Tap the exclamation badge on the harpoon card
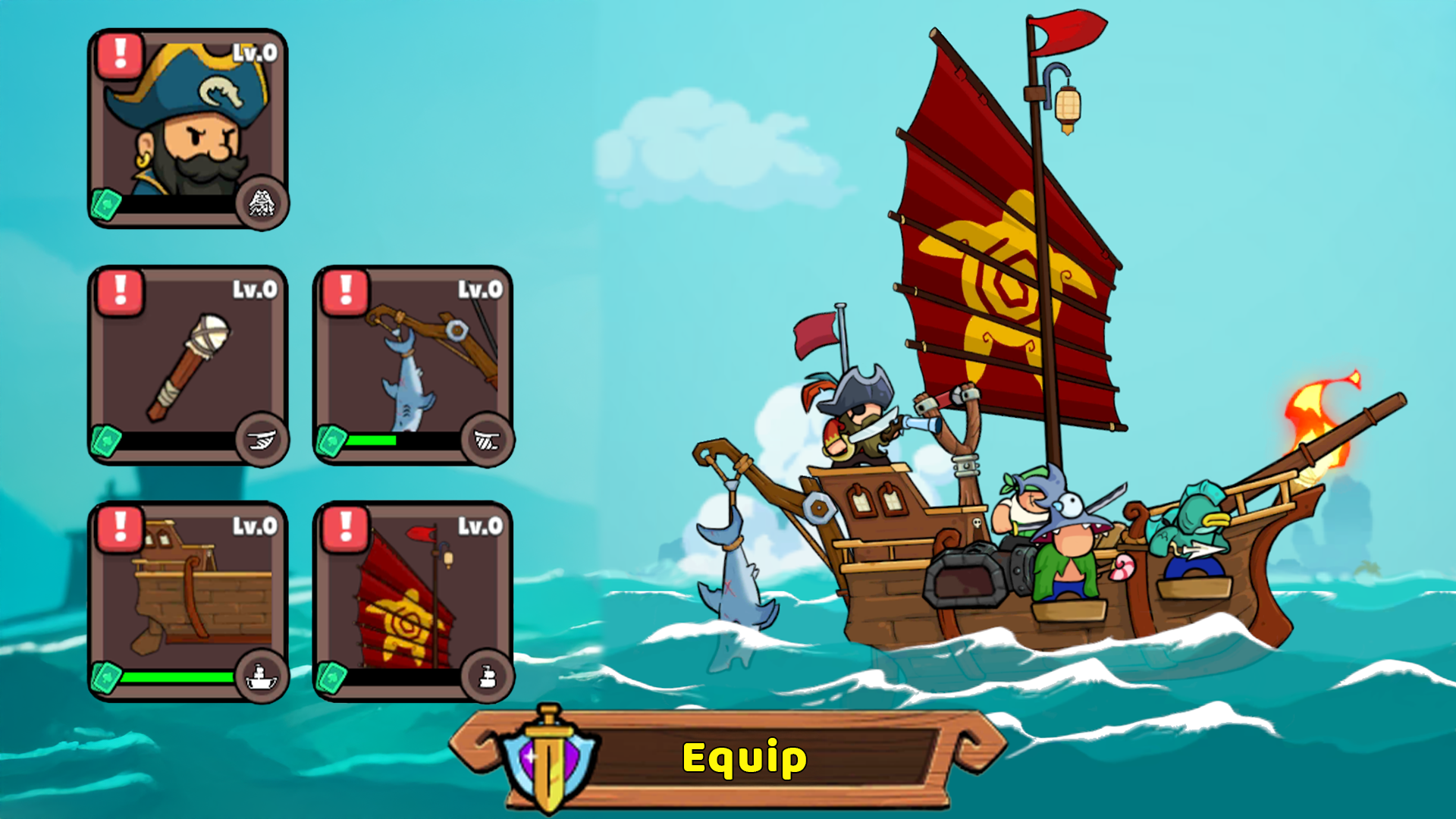 coord(345,289)
